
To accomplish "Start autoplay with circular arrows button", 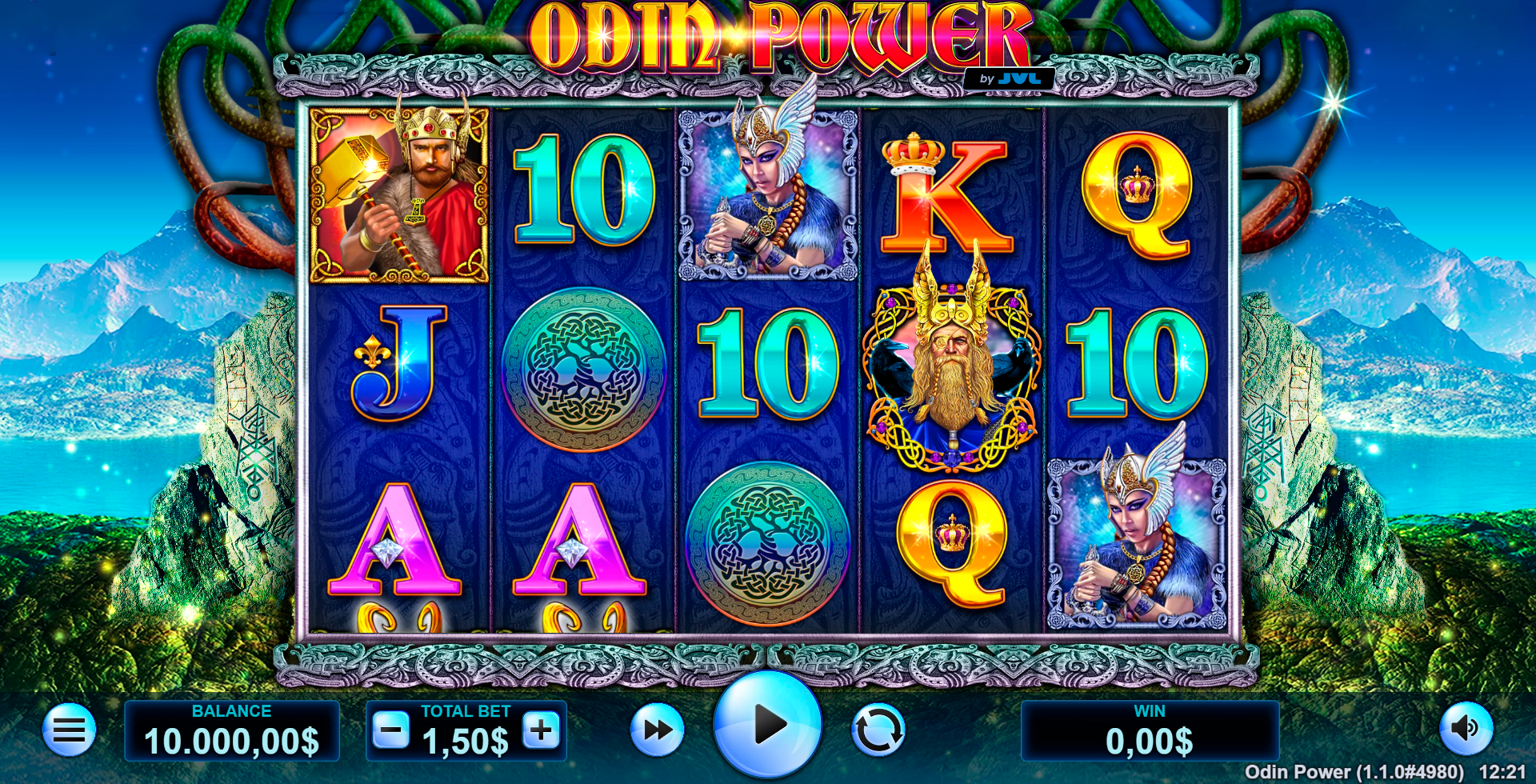I will click(x=878, y=730).
